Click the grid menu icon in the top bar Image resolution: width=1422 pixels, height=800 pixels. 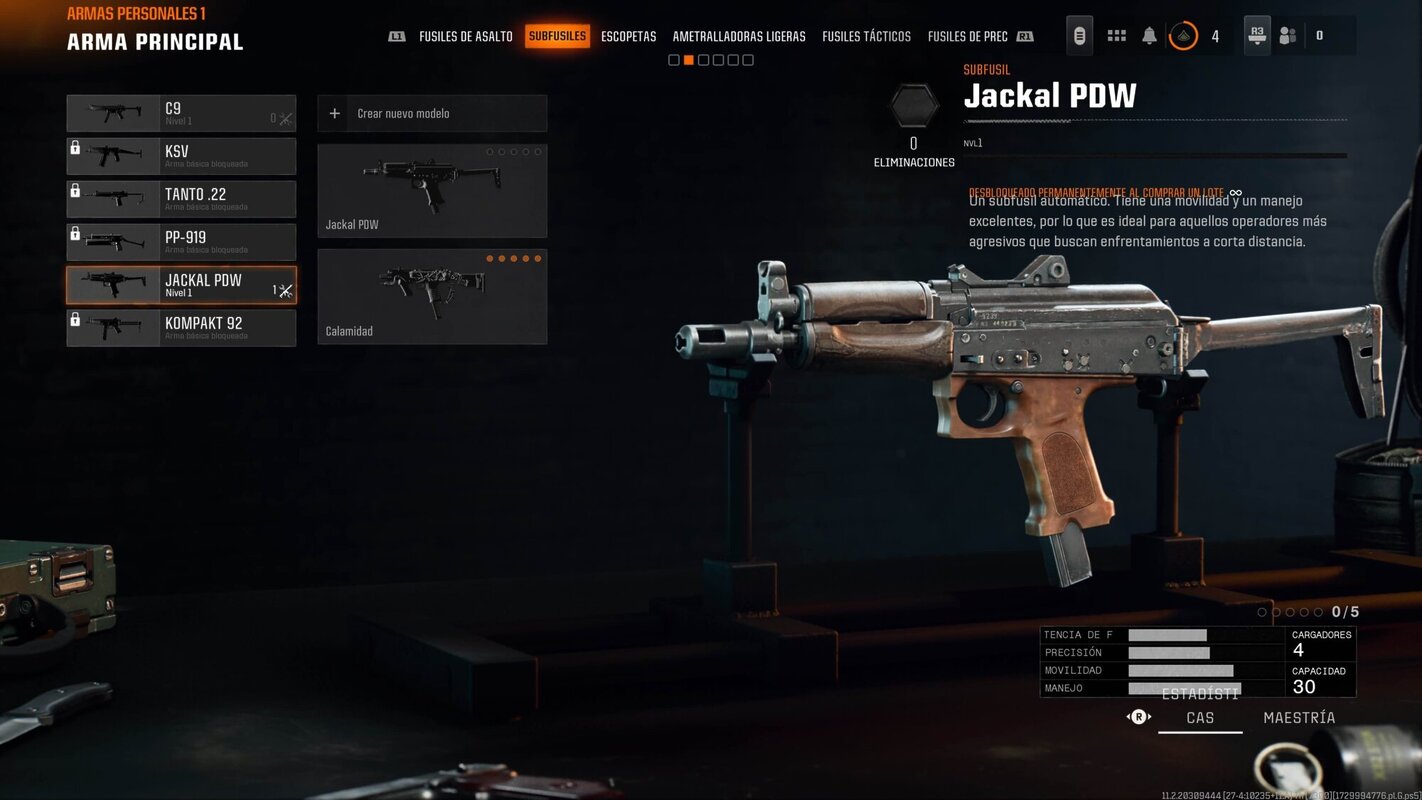[x=1116, y=36]
